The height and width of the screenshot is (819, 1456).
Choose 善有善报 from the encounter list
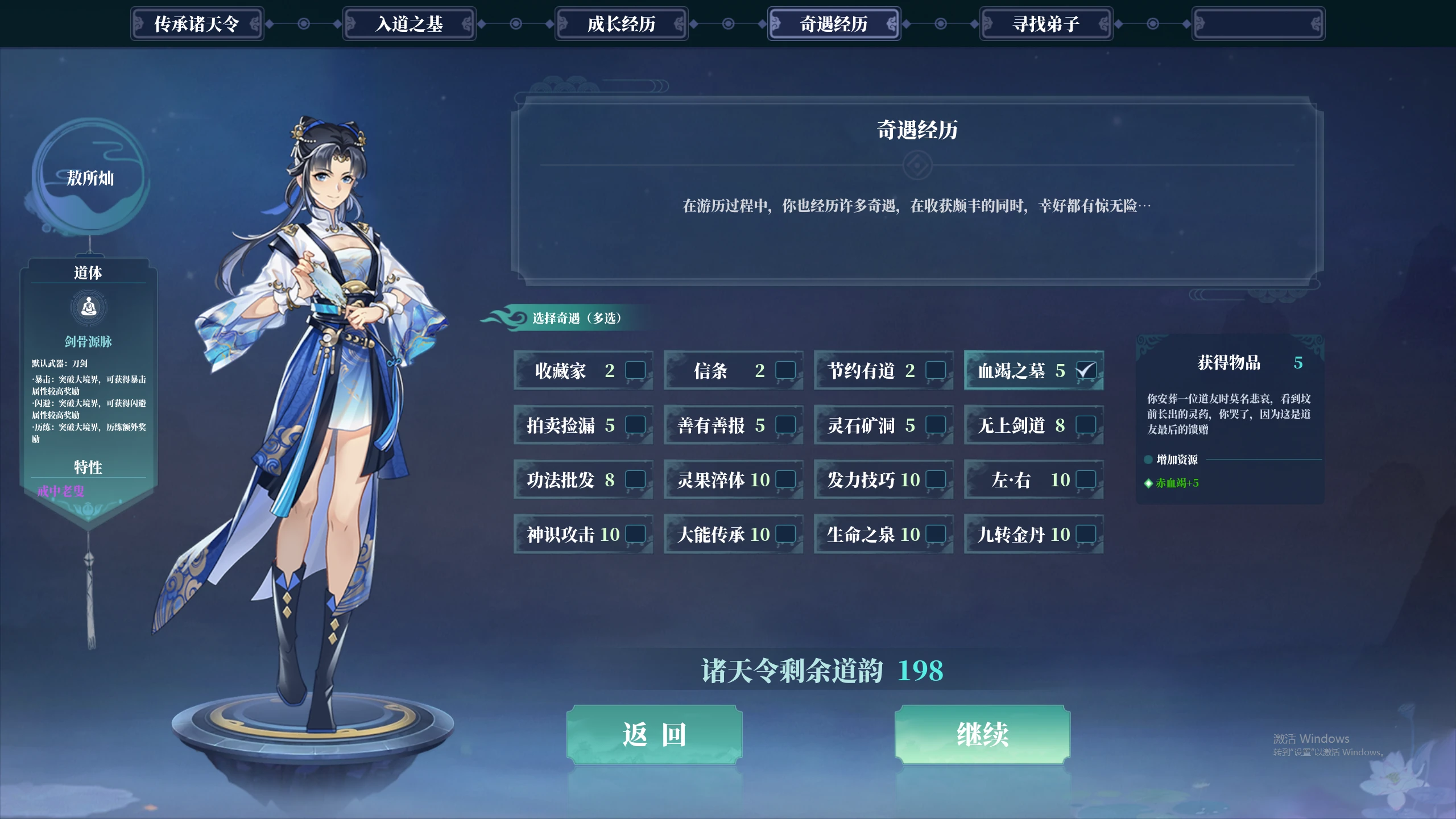(x=785, y=425)
